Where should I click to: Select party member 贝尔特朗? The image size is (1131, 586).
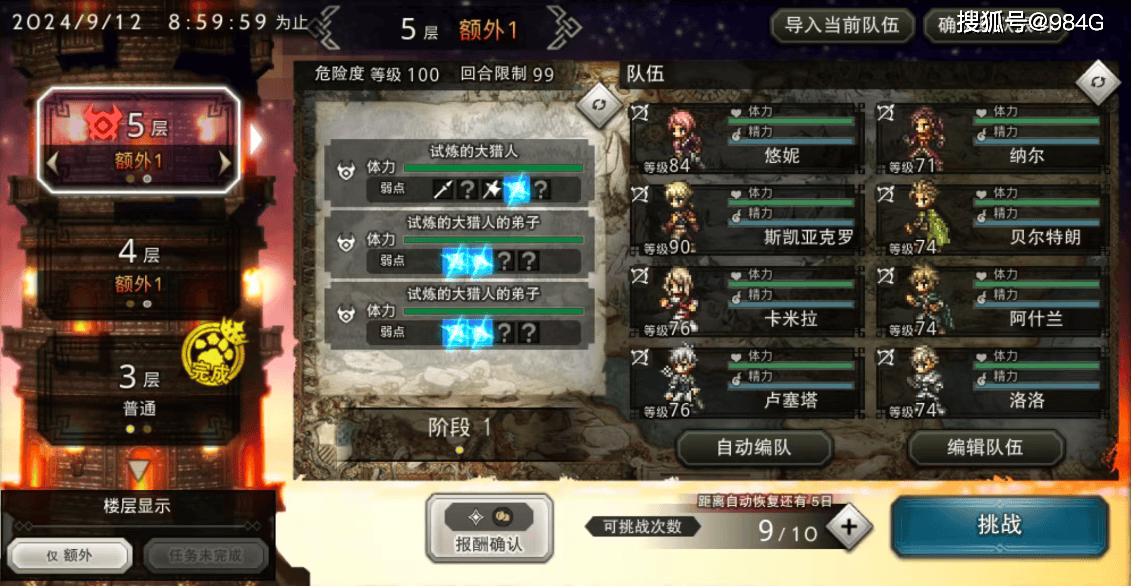992,219
